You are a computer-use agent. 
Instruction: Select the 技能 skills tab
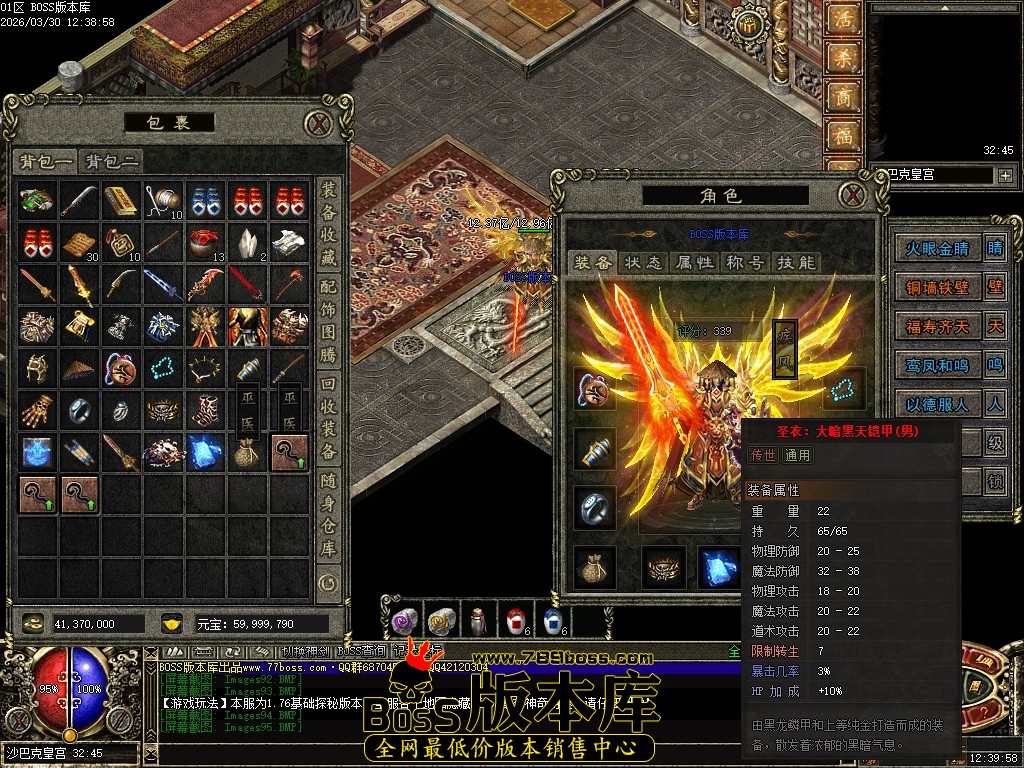pyautogui.click(x=796, y=262)
